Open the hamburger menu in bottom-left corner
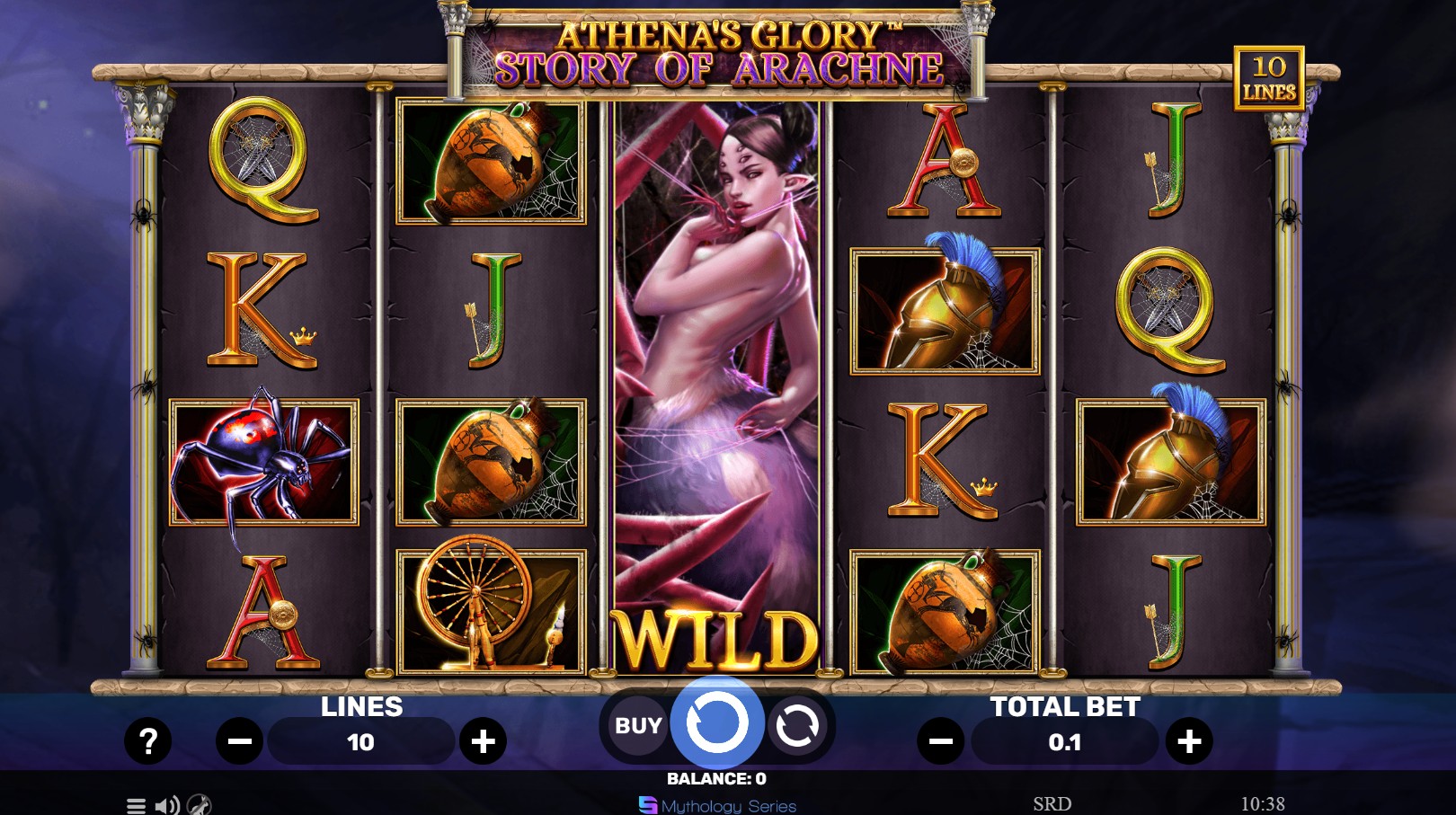 click(x=137, y=806)
